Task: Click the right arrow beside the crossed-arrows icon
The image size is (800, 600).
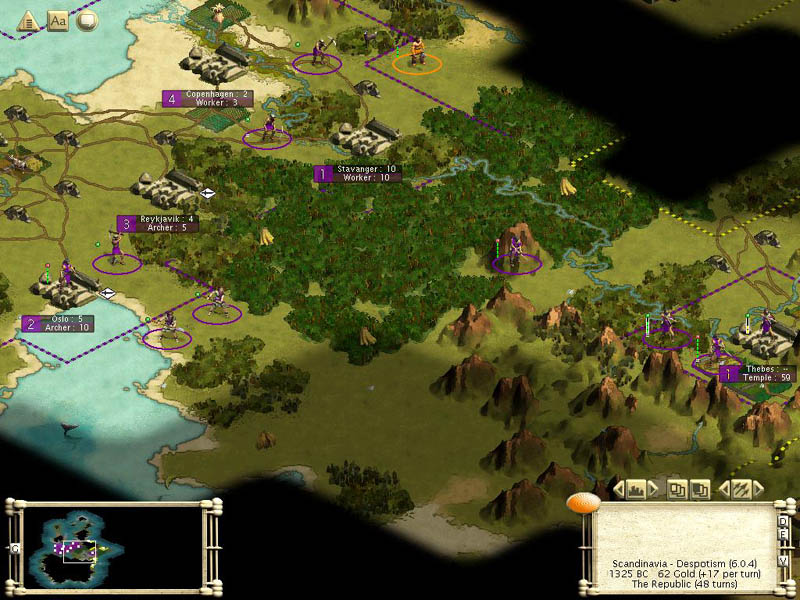Action: [x=758, y=489]
